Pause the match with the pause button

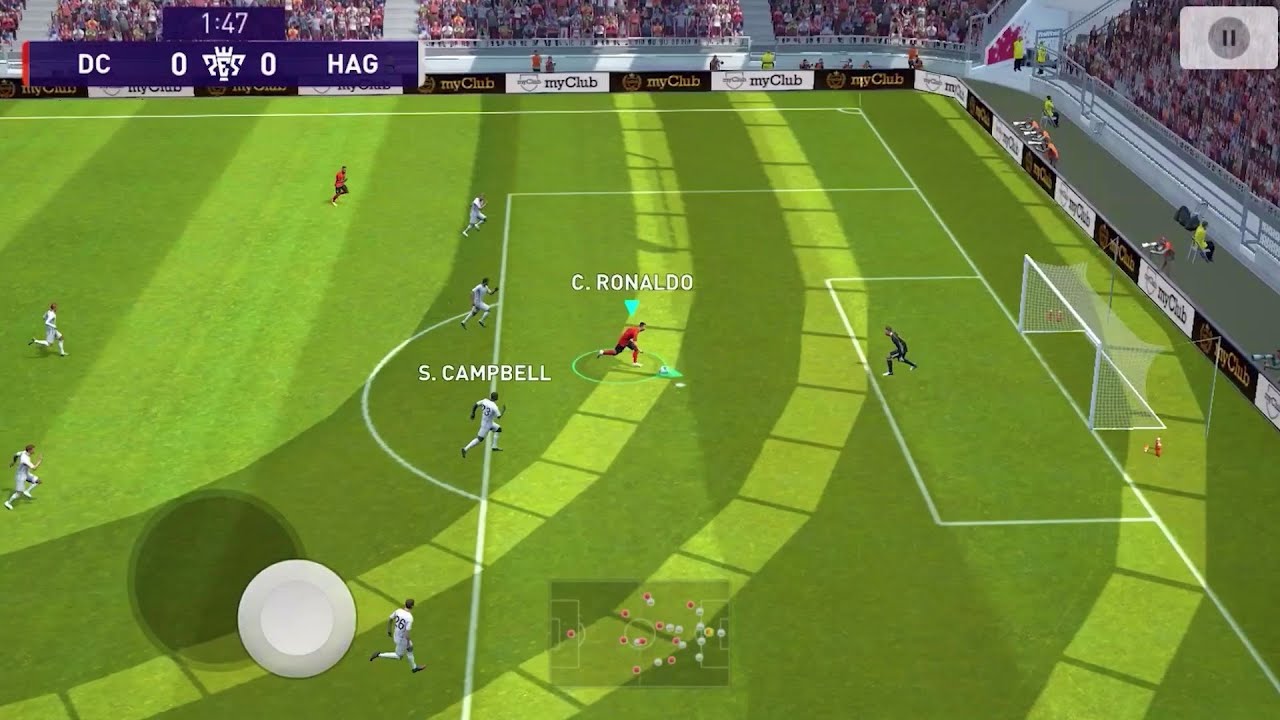(1227, 39)
